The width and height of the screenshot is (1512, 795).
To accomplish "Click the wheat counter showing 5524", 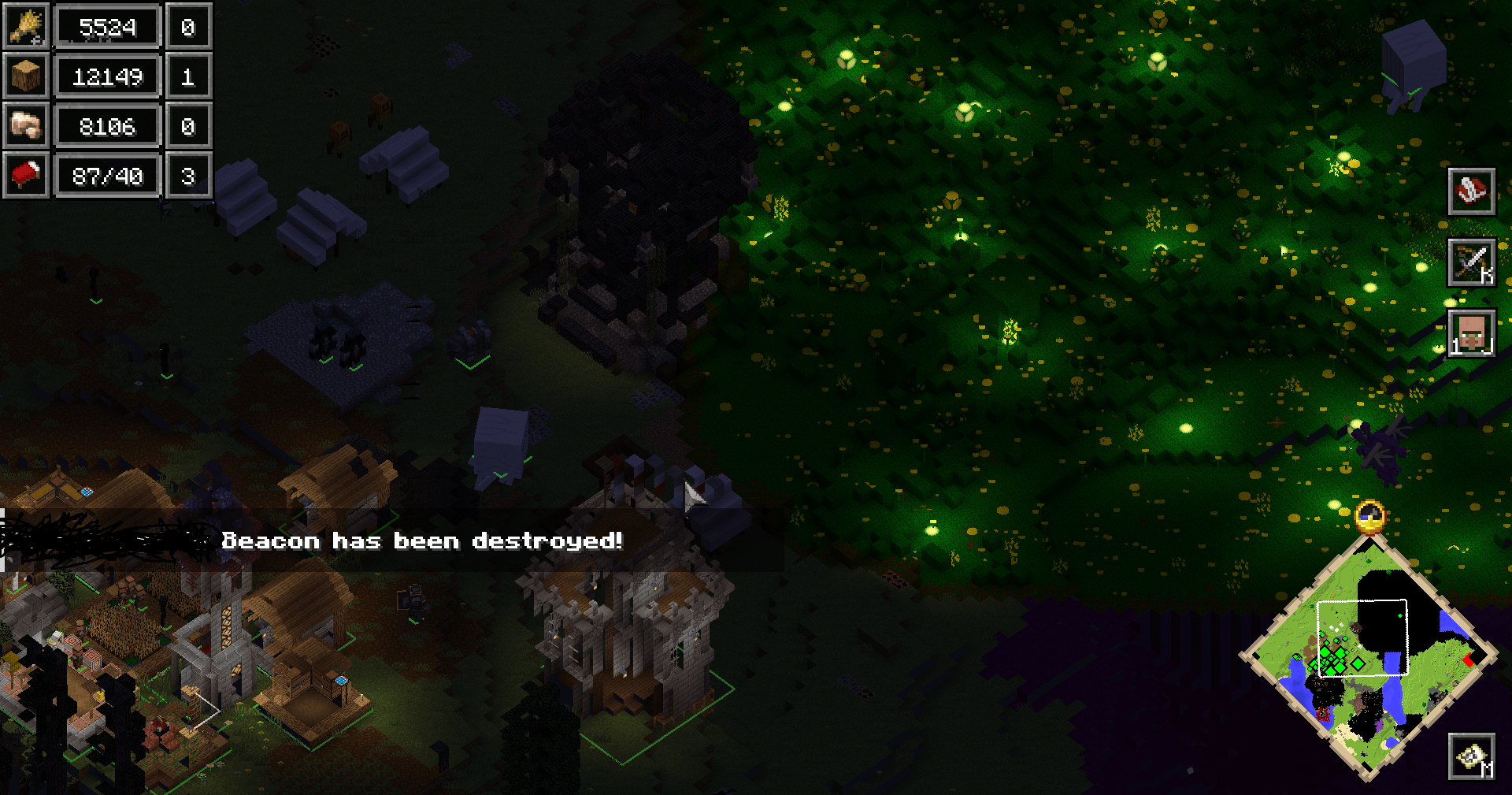I will coord(108,26).
